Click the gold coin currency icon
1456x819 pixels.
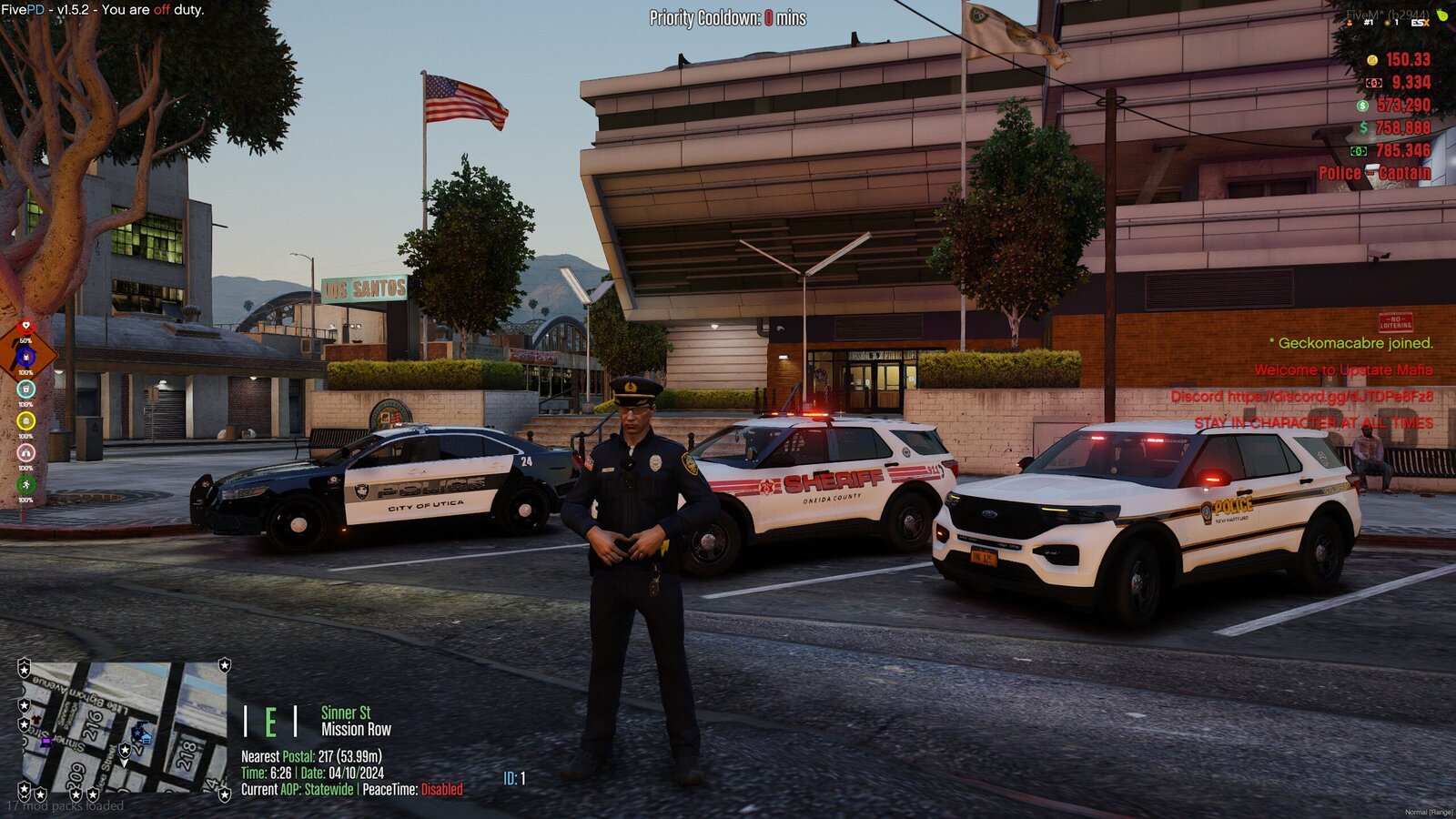1372,60
